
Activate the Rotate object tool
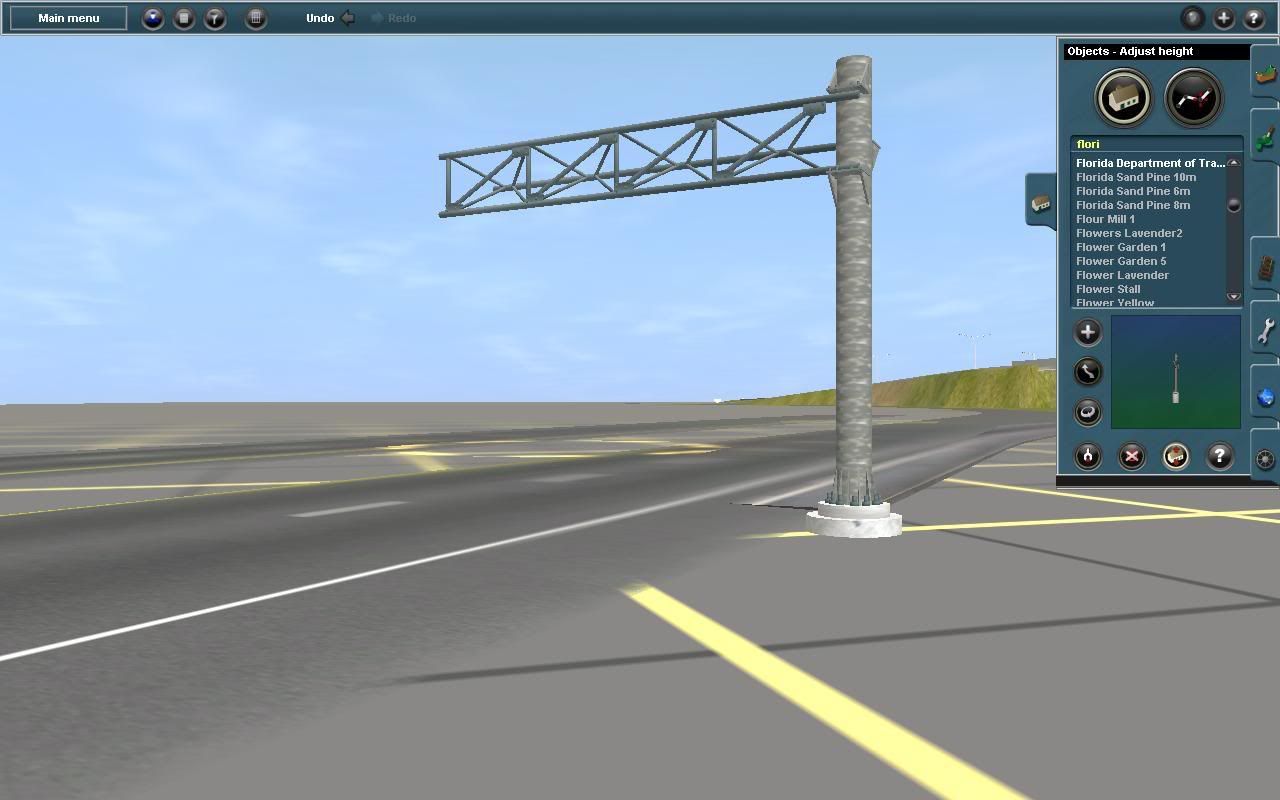pos(1087,412)
